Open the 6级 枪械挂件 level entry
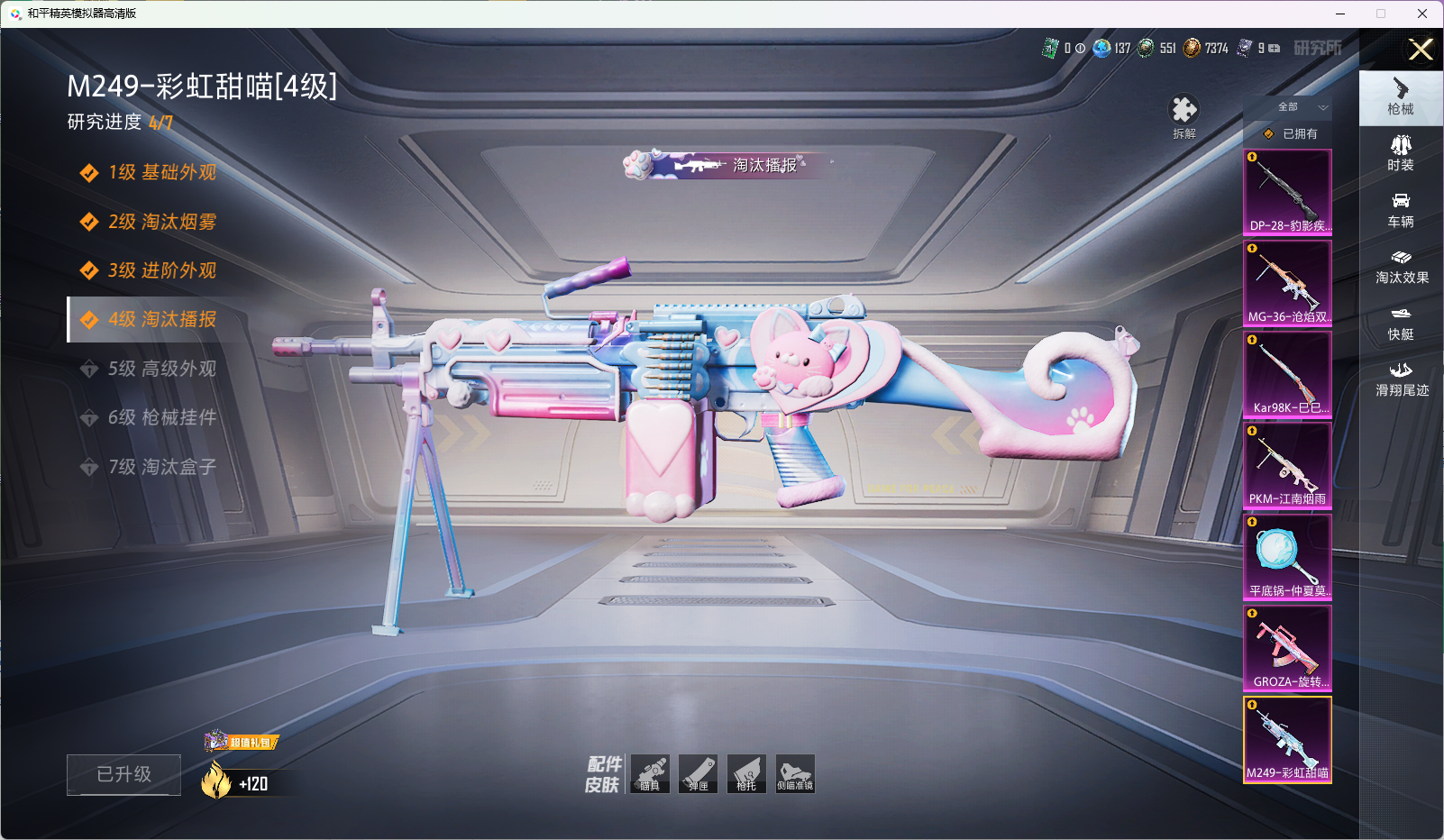The width and height of the screenshot is (1444, 840). [161, 417]
